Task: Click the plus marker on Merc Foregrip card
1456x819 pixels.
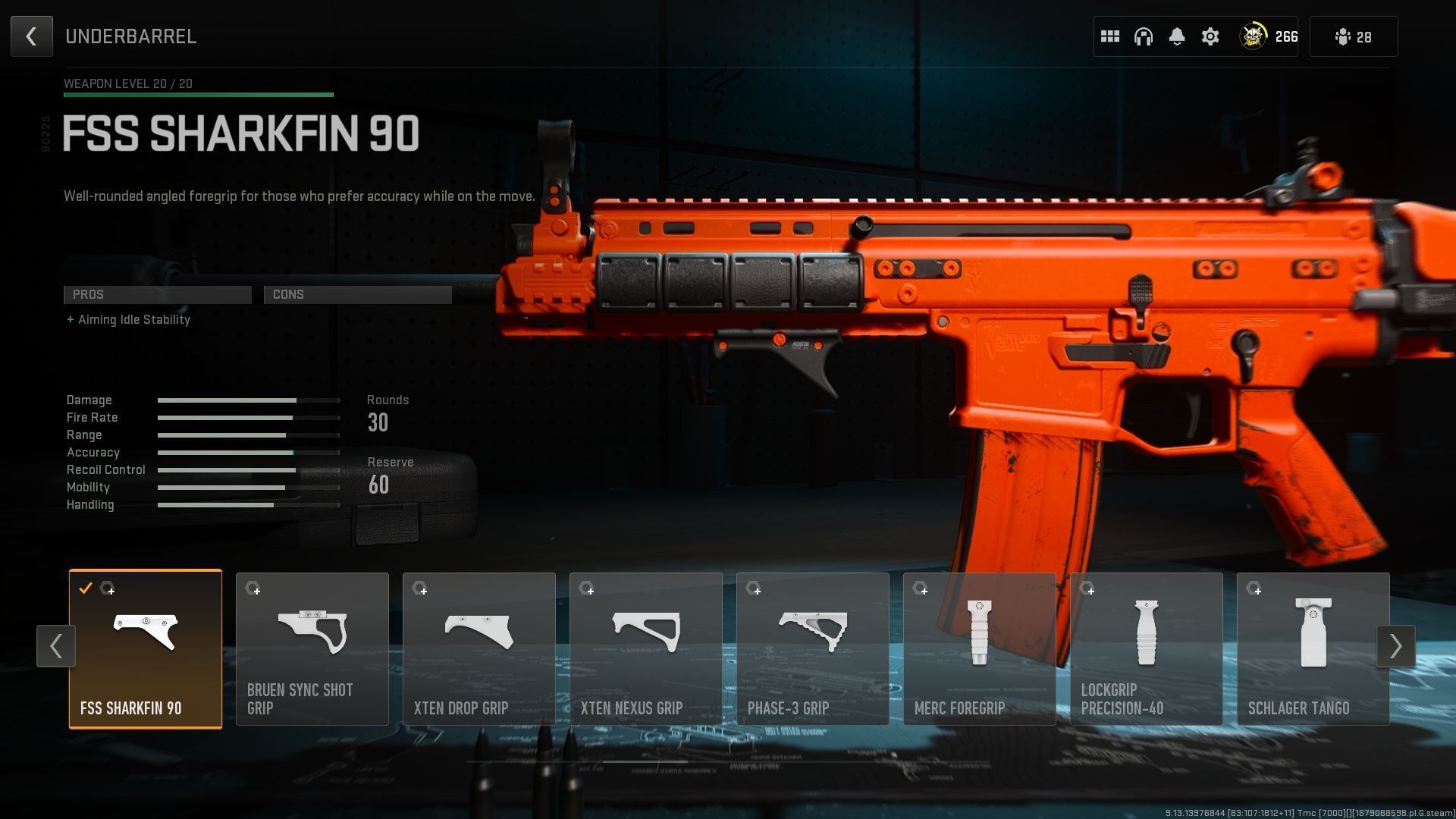Action: tap(924, 589)
